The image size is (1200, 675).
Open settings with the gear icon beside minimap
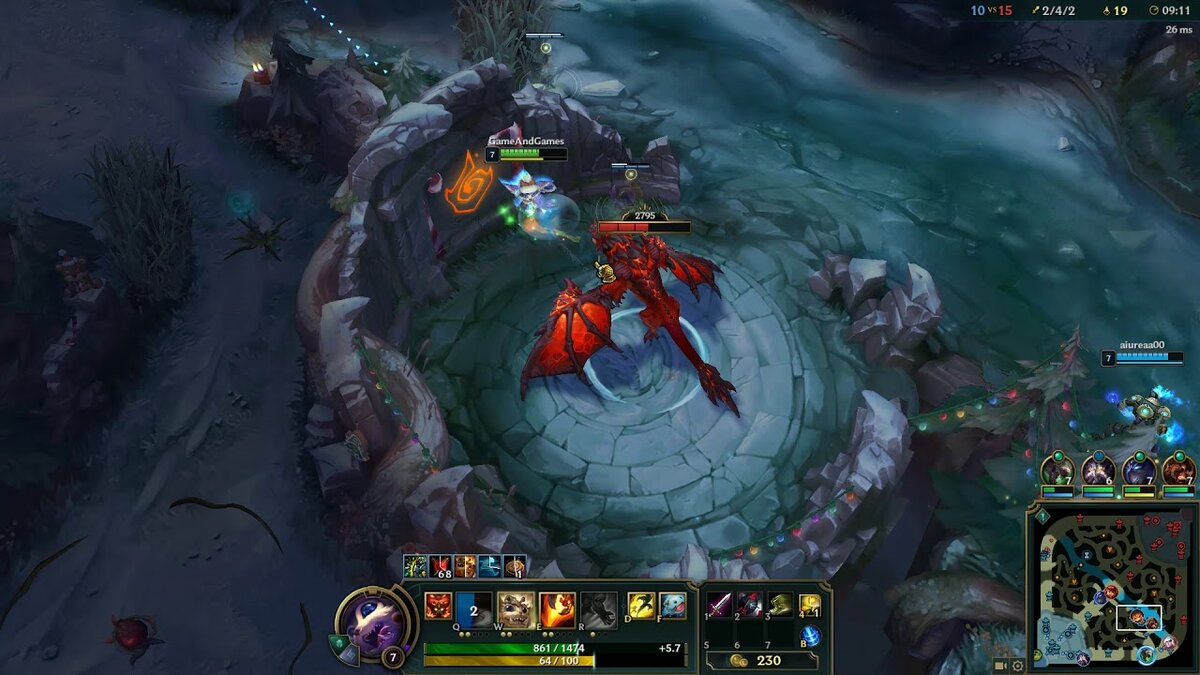tap(1017, 665)
